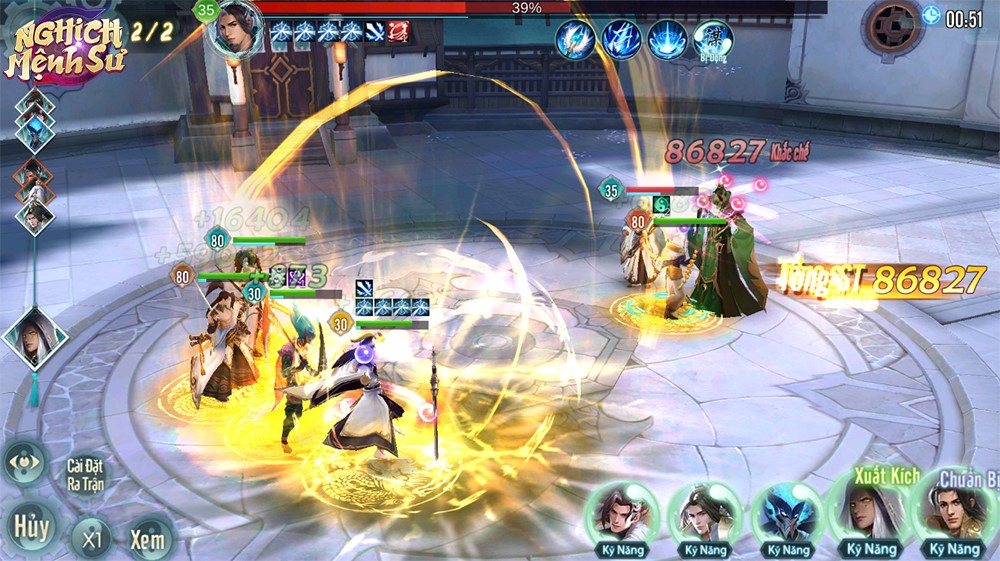1000x561 pixels.
Task: Open Cài Đặt Ra Trận formation settings
Action: tap(85, 472)
